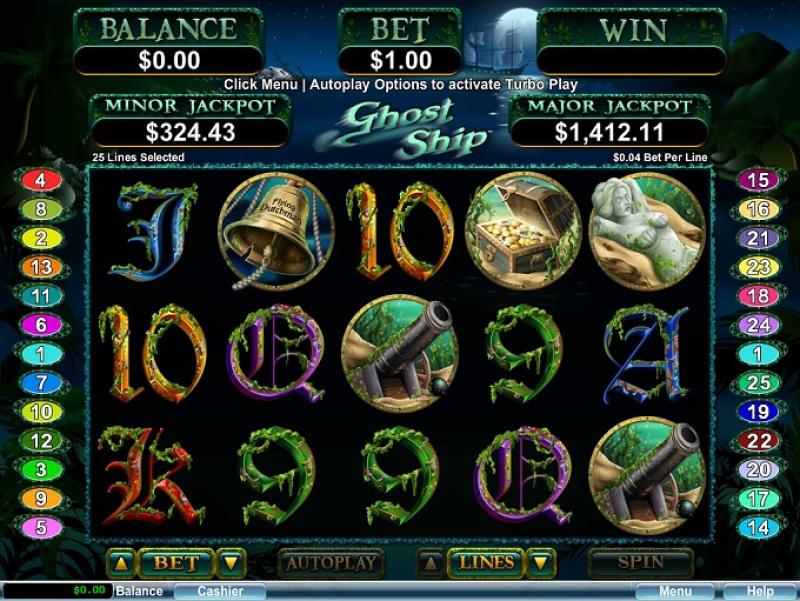Spin the reels with the SPIN button
This screenshot has height=601, width=800.
[640, 563]
